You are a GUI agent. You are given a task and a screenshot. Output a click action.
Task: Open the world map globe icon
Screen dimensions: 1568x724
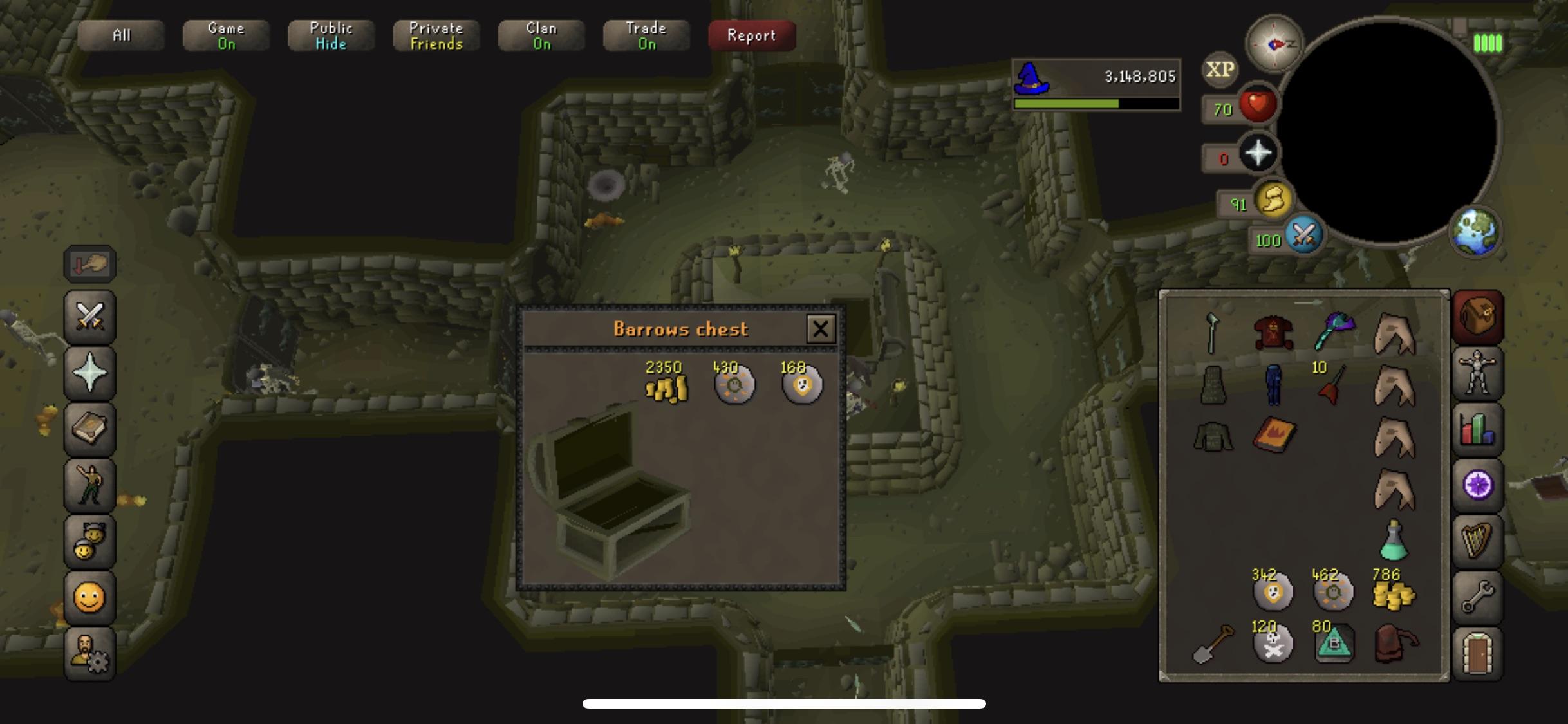pos(1477,233)
